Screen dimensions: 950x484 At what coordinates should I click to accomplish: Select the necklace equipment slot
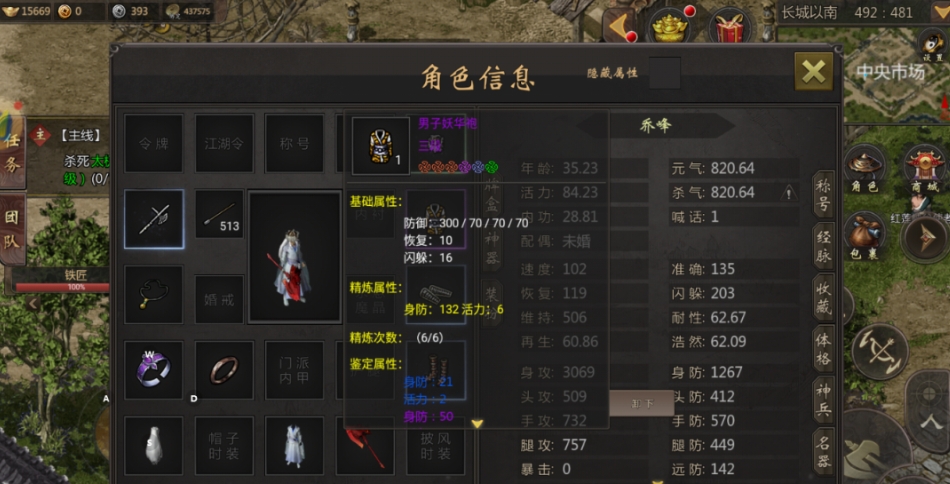[x=154, y=294]
